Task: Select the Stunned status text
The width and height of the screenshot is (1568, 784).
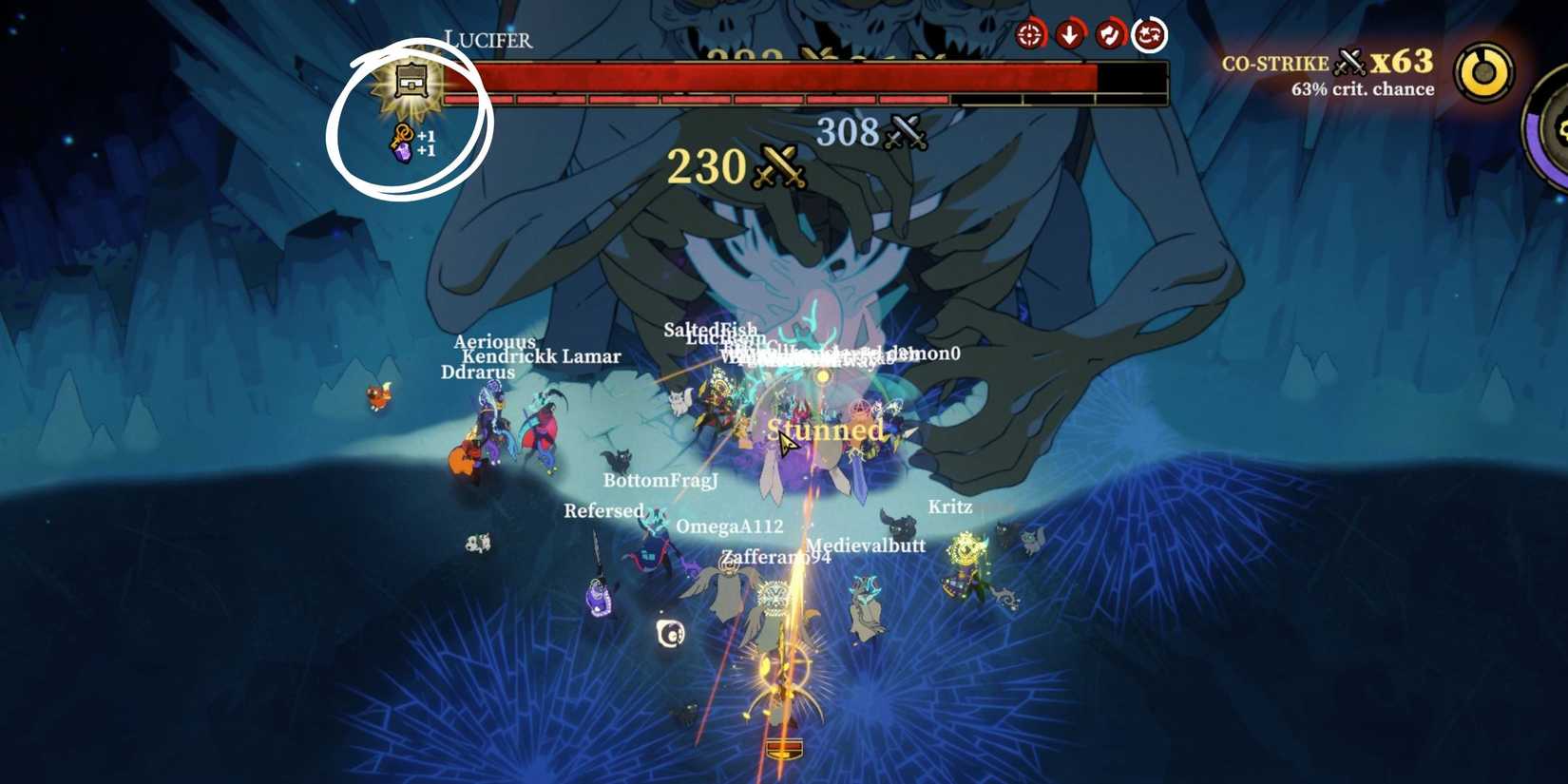Action: coord(825,430)
